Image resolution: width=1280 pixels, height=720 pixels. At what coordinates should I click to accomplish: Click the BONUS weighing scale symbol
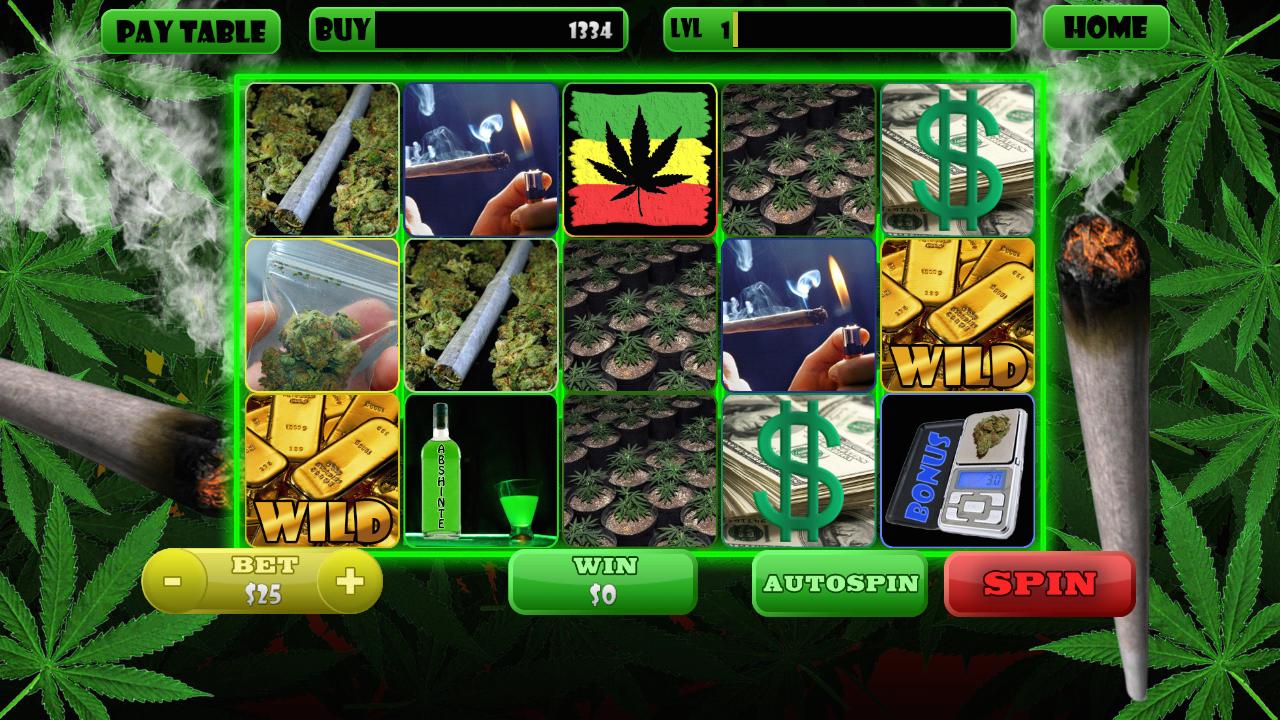pos(960,470)
